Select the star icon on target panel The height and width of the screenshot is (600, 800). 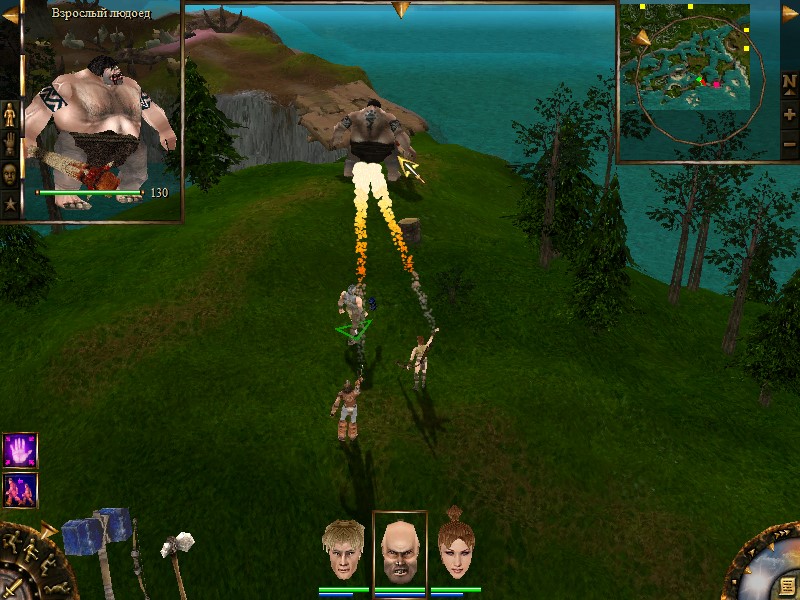point(10,203)
